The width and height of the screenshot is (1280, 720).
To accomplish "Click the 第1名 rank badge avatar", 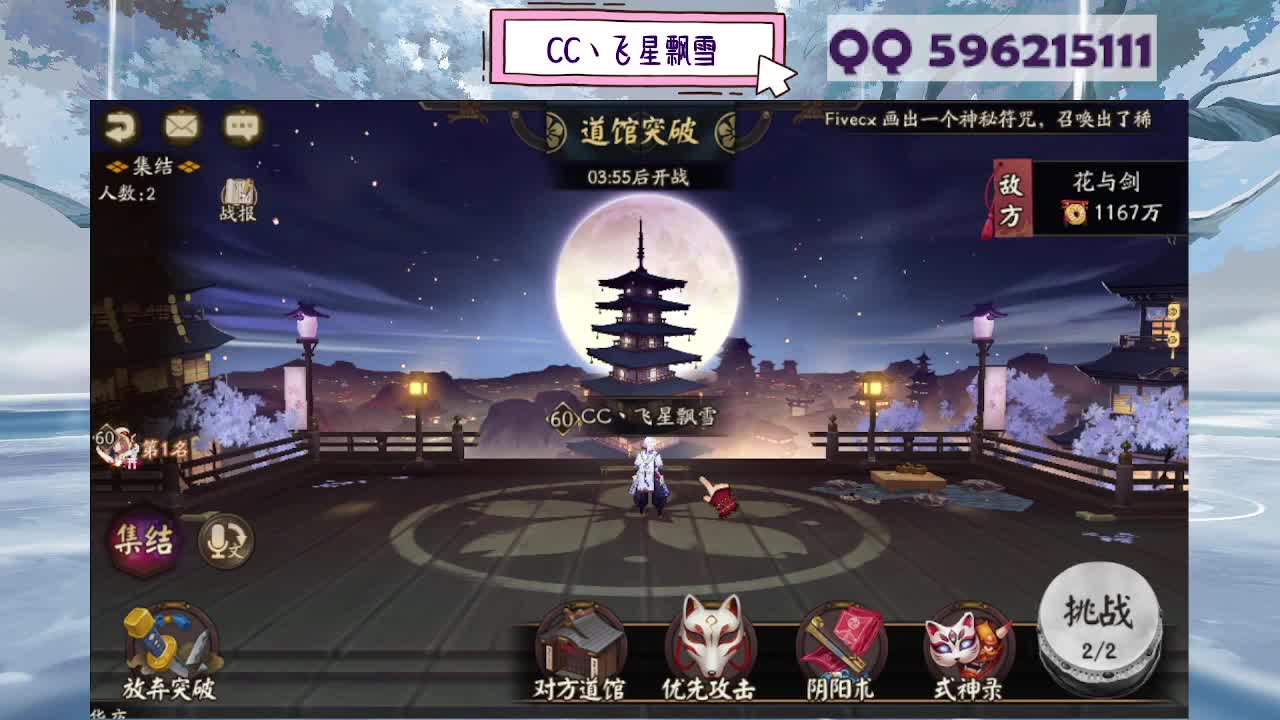I will tap(120, 443).
